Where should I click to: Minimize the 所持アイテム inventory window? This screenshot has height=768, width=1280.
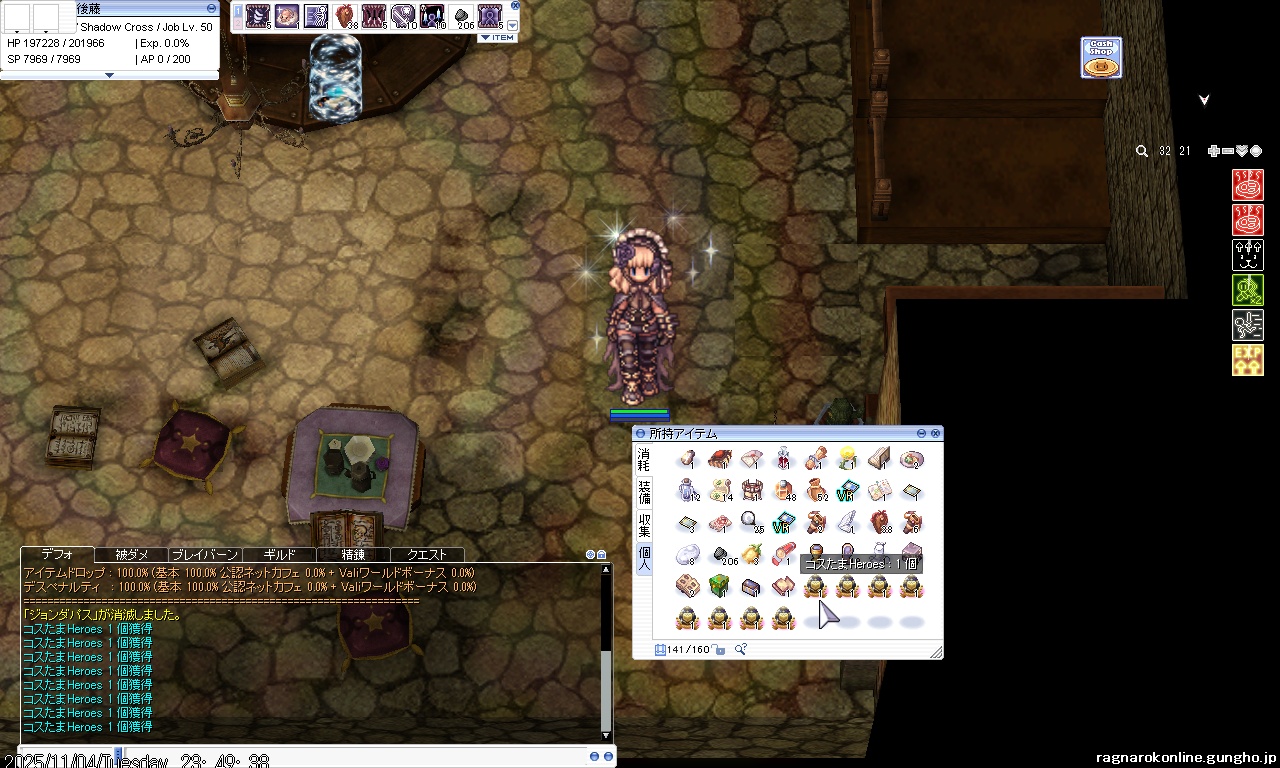click(921, 434)
